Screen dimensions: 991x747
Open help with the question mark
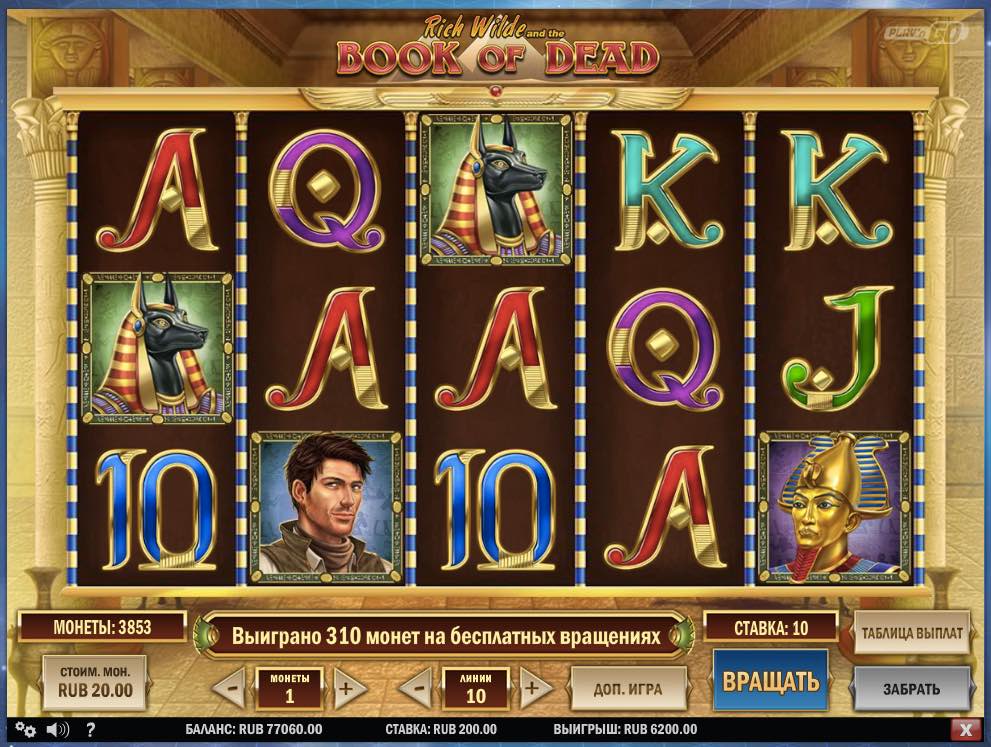[90, 729]
